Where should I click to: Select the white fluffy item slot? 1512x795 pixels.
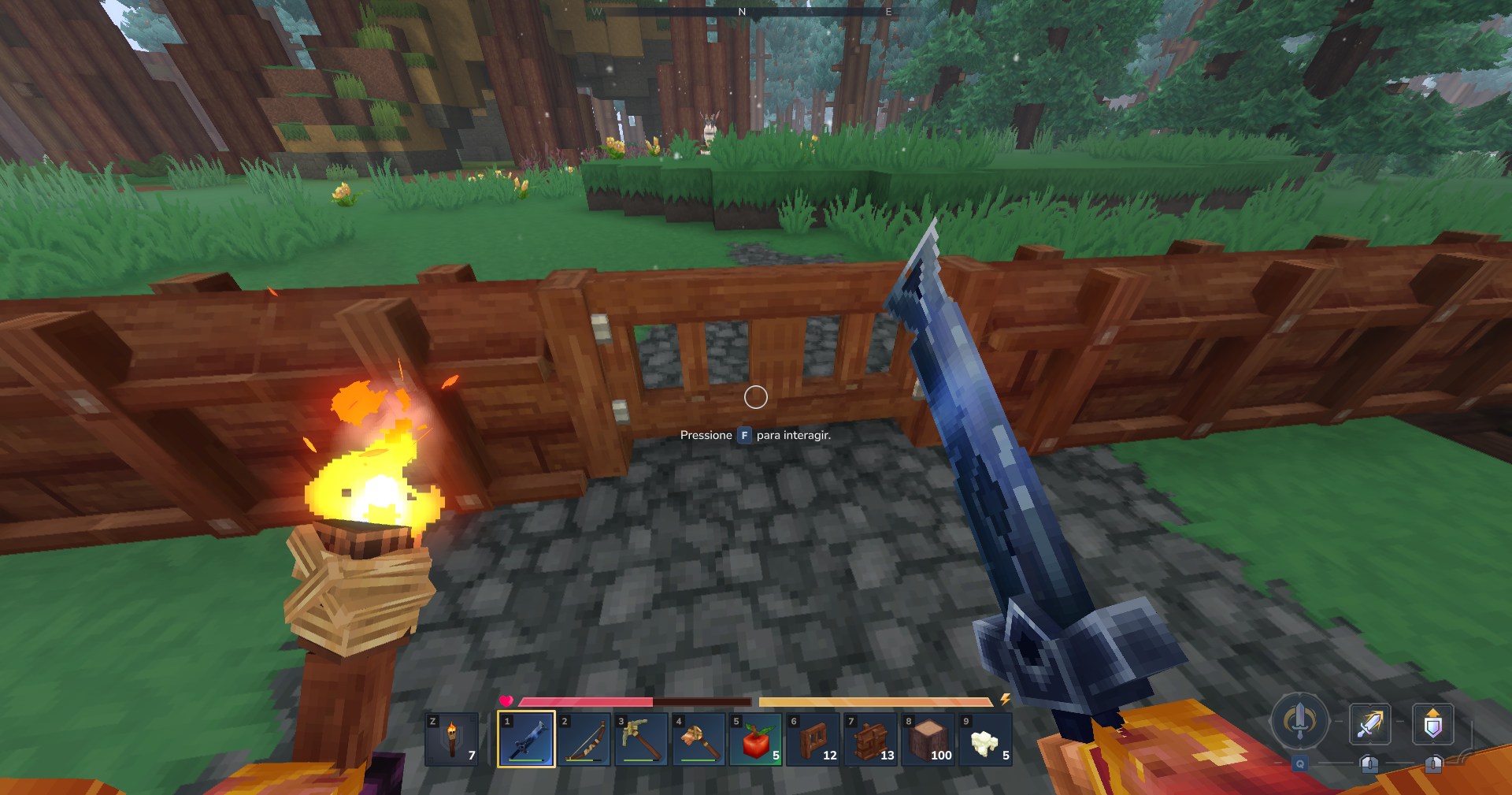click(985, 739)
